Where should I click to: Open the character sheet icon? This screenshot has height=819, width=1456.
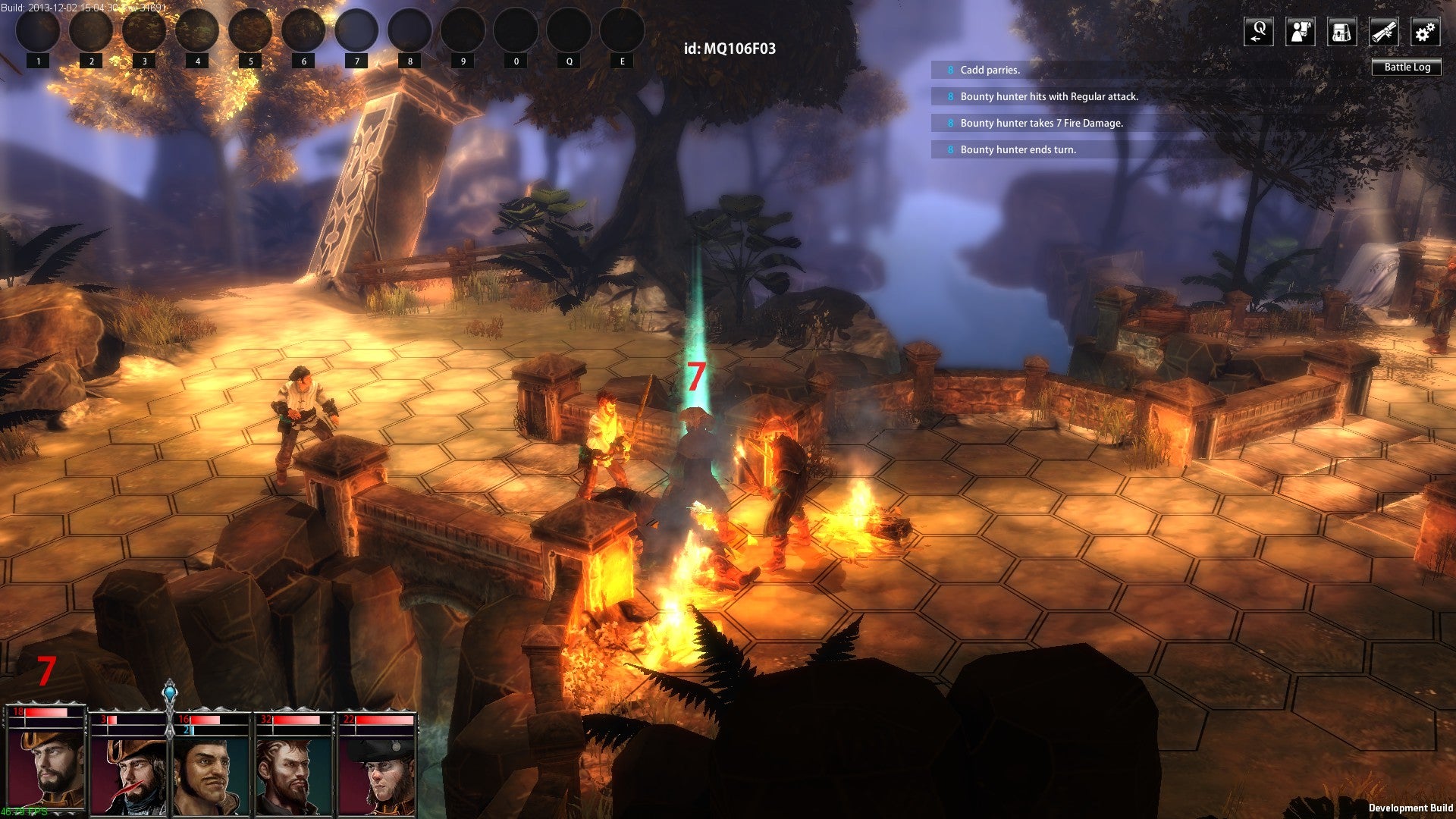click(1300, 33)
